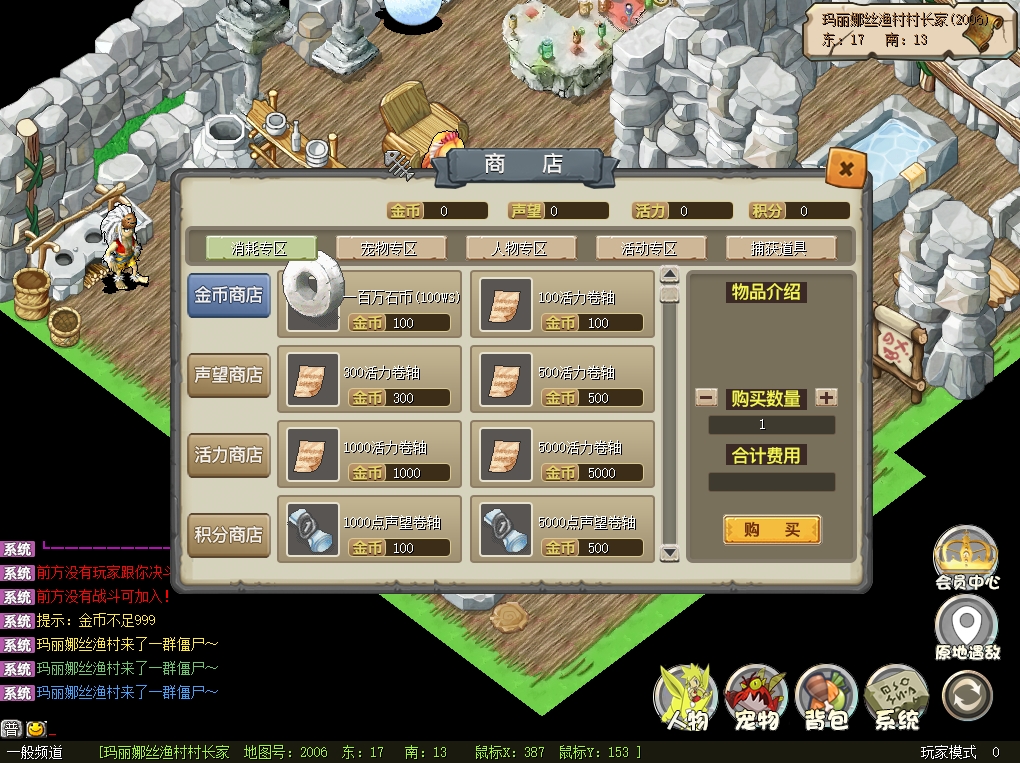The width and height of the screenshot is (1020, 763).
Task: Select the 积分商店 category
Action: pyautogui.click(x=229, y=534)
